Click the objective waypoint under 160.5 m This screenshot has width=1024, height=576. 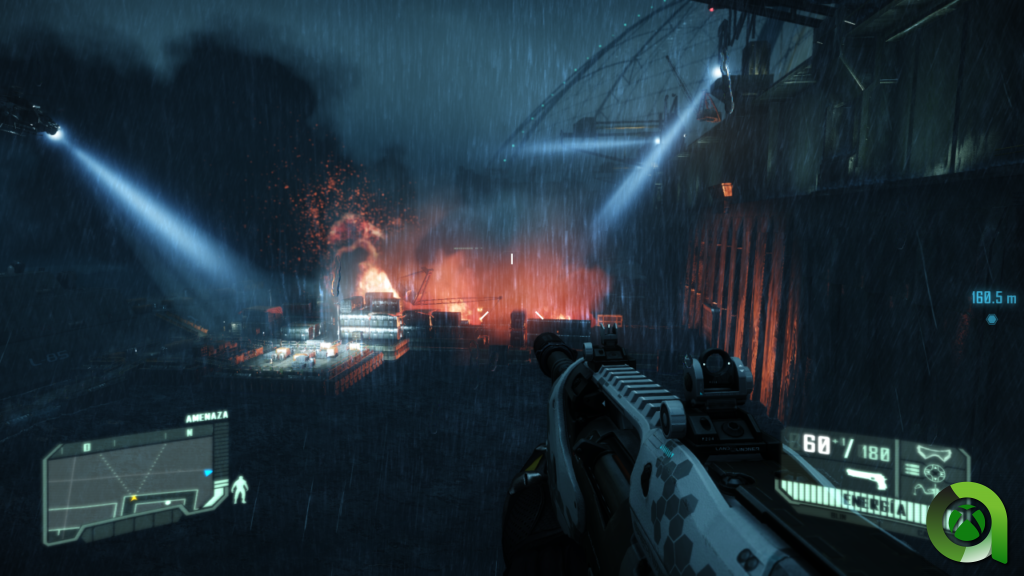(x=991, y=319)
